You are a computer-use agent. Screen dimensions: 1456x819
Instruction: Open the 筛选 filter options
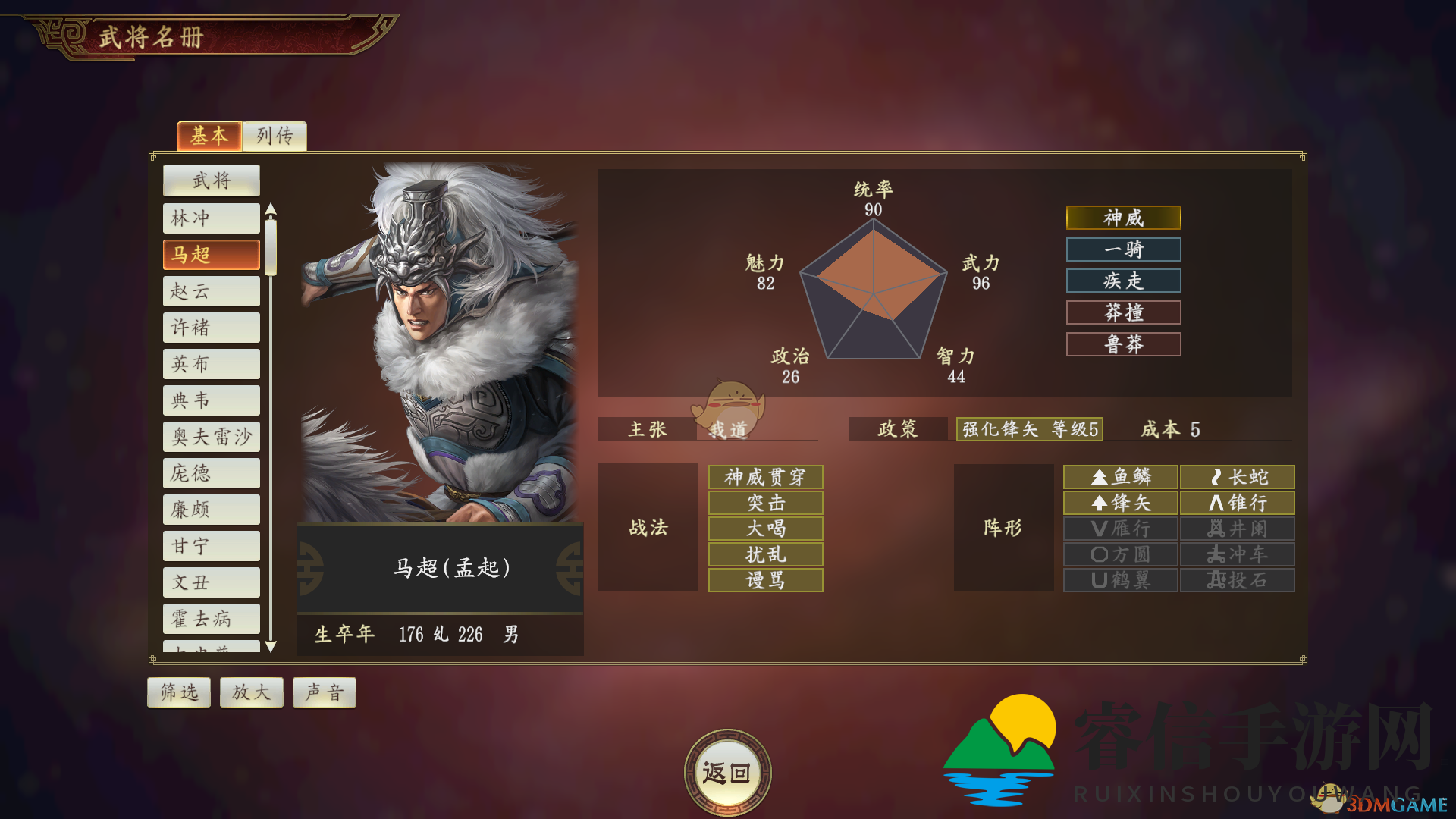(x=178, y=692)
